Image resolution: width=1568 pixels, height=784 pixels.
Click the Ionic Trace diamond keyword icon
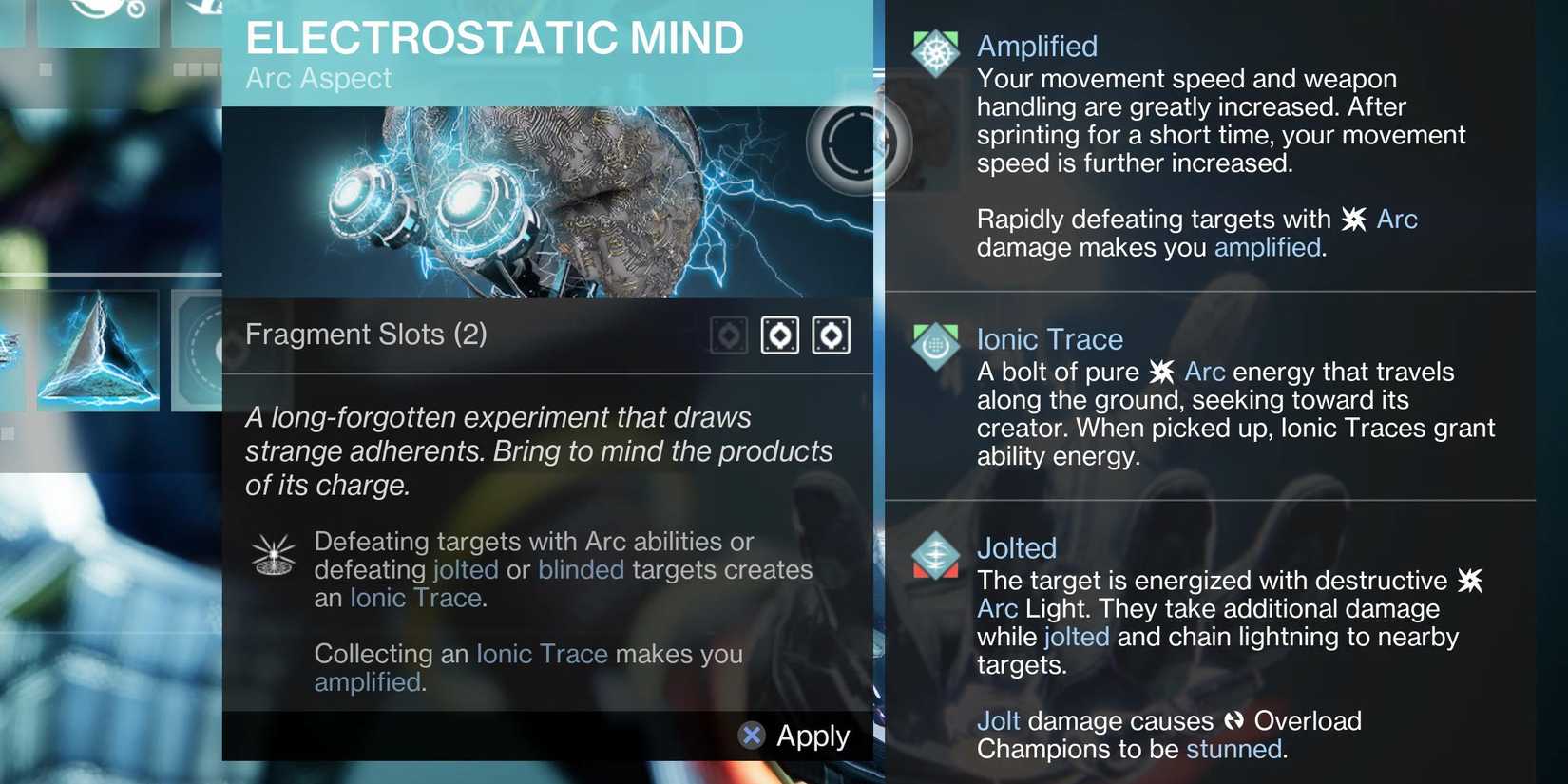pyautogui.click(x=936, y=346)
